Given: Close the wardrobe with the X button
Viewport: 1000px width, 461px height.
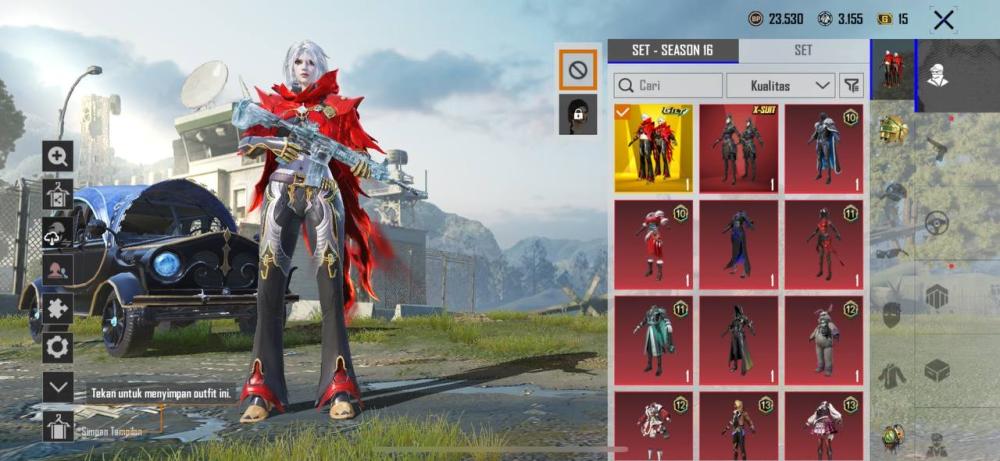Looking at the screenshot, I should coord(943,19).
